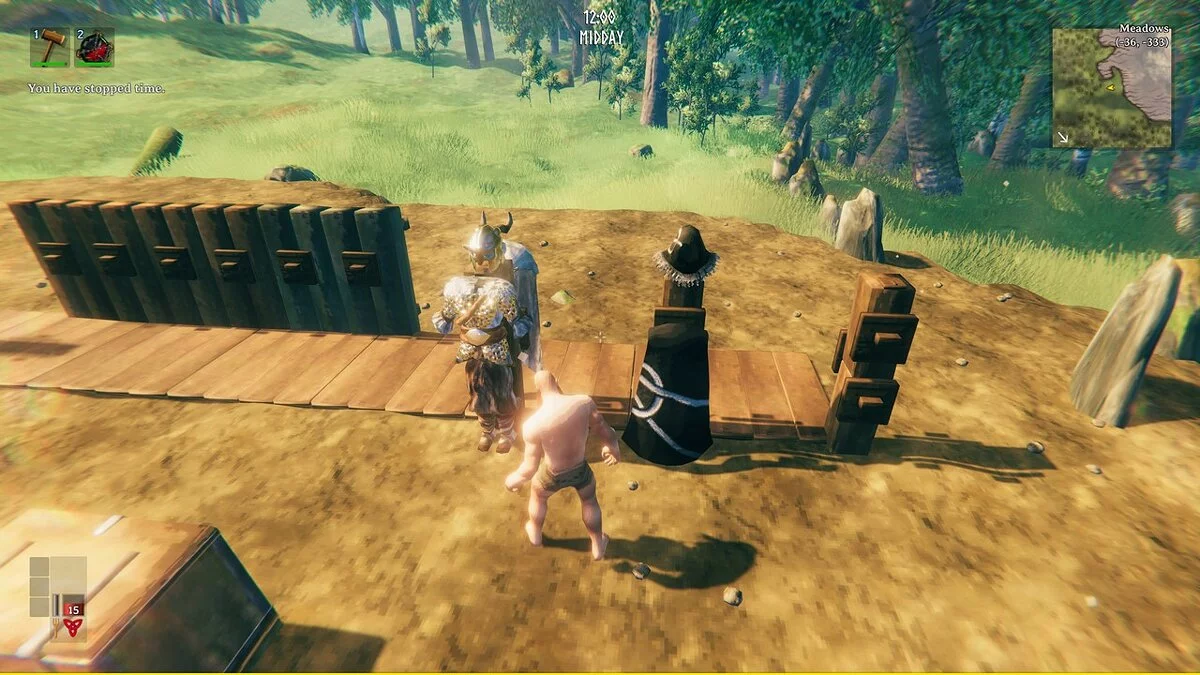Open the Meadows minimap

tap(1111, 88)
